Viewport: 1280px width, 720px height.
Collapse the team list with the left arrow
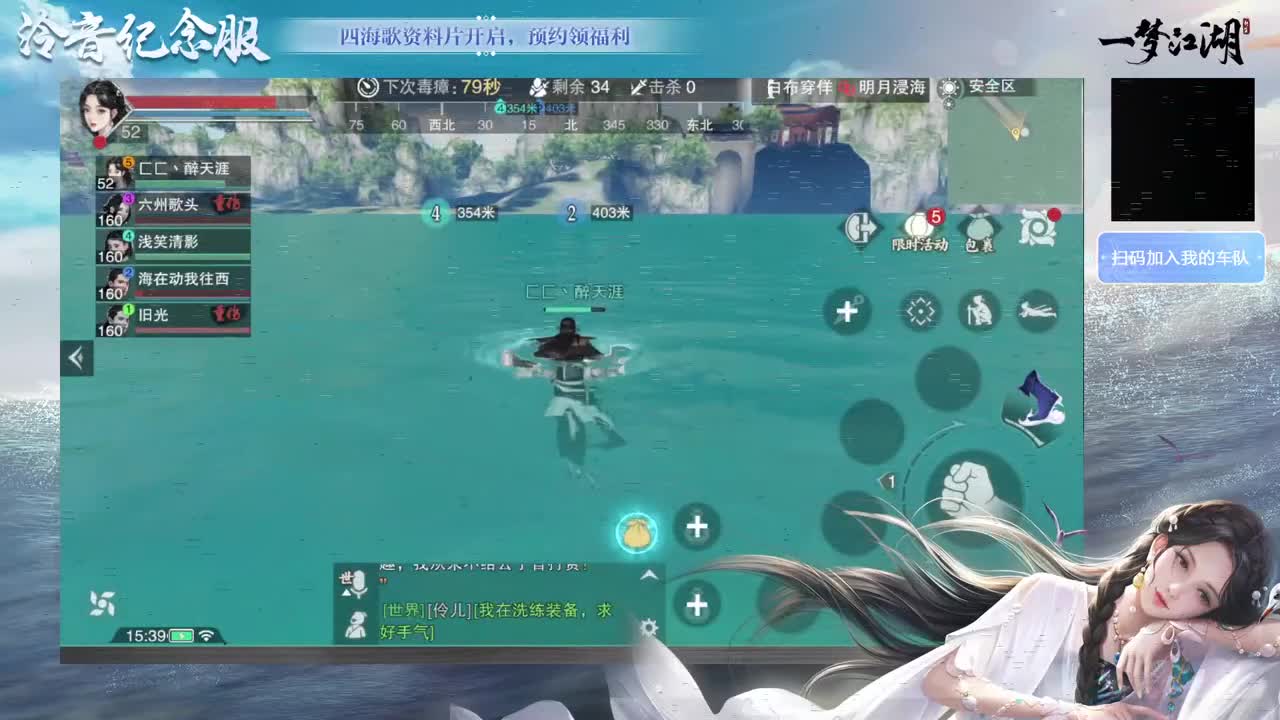point(76,356)
